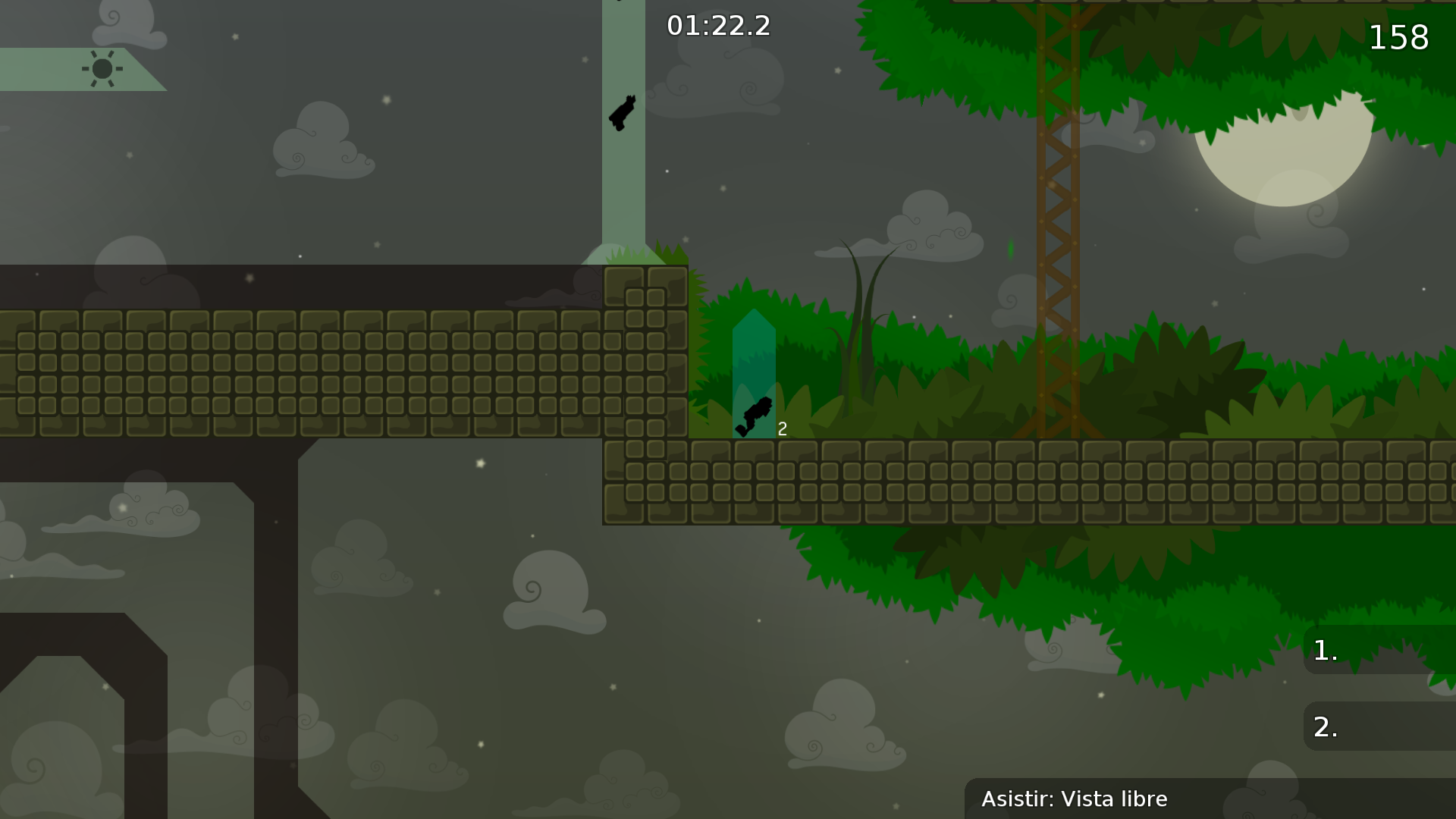The width and height of the screenshot is (1456, 819).
Task: Click the number 2 label beside the player
Action: (x=782, y=428)
